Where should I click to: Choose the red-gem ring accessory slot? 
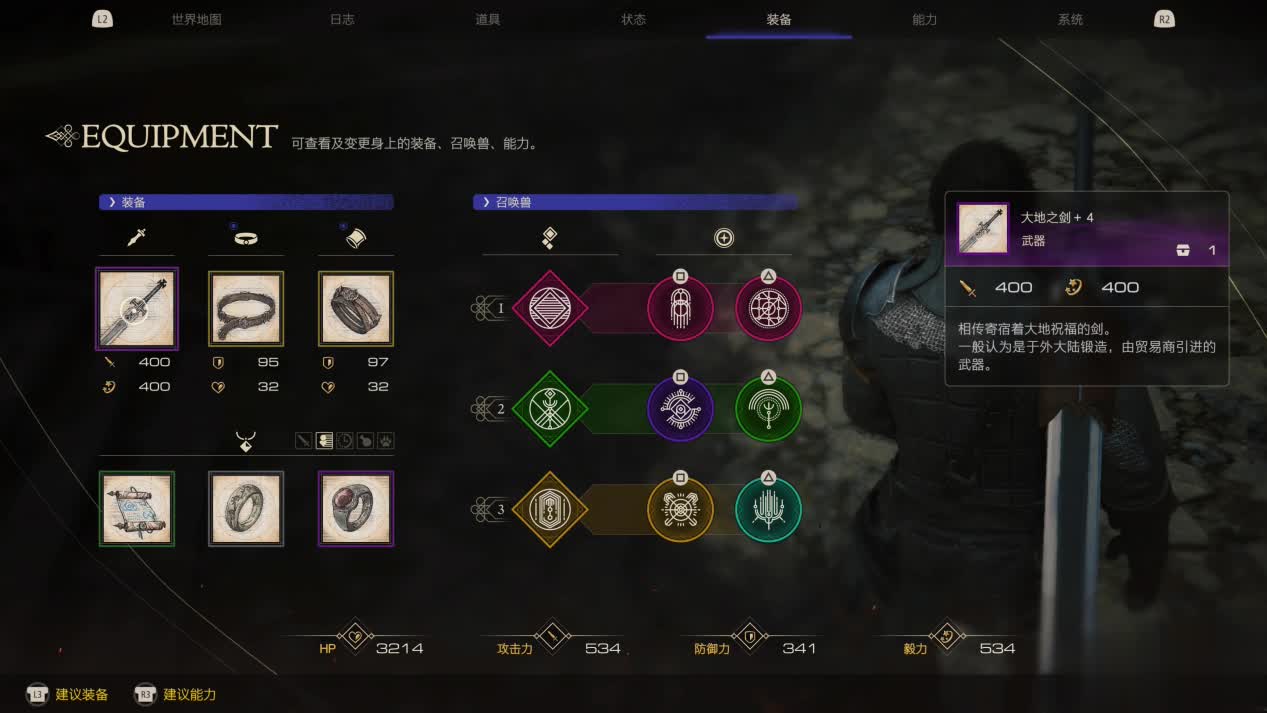coord(356,509)
